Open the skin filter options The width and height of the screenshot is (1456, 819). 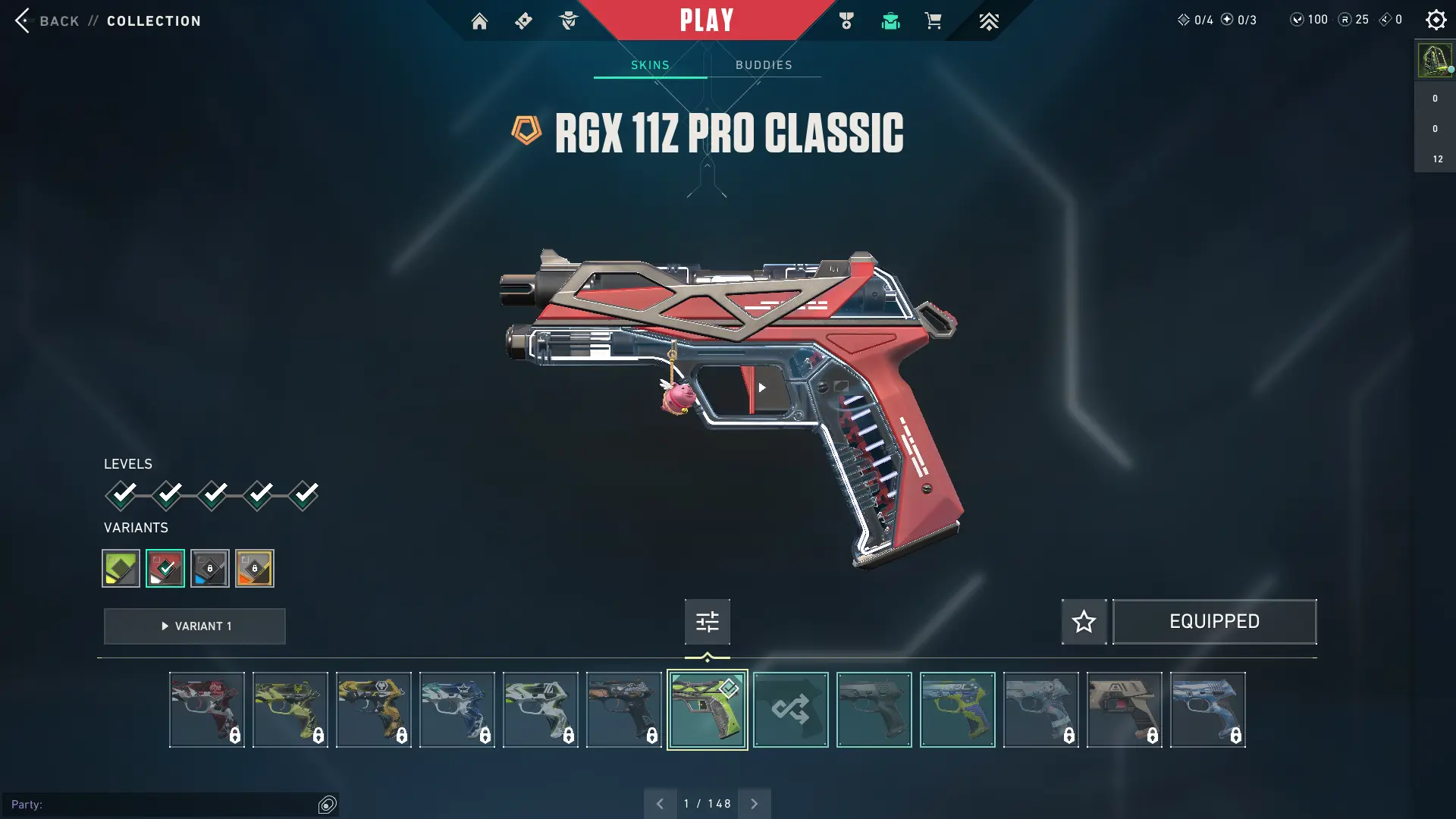pos(707,622)
